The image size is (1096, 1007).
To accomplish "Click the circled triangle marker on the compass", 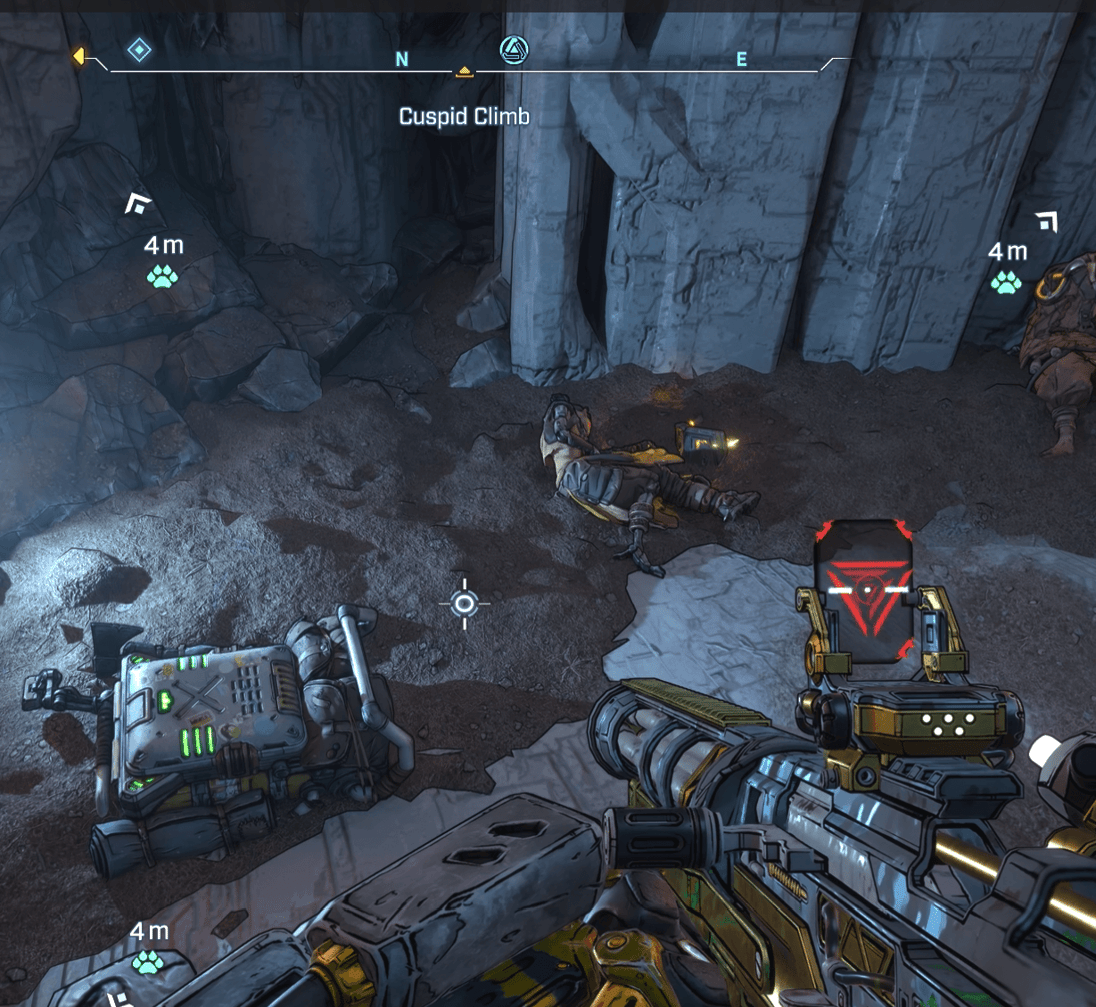I will (514, 48).
